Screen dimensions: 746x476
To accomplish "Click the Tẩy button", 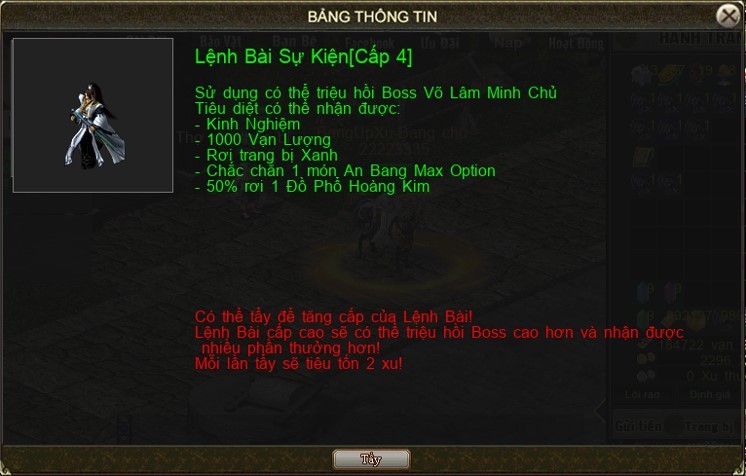I will pos(371,459).
